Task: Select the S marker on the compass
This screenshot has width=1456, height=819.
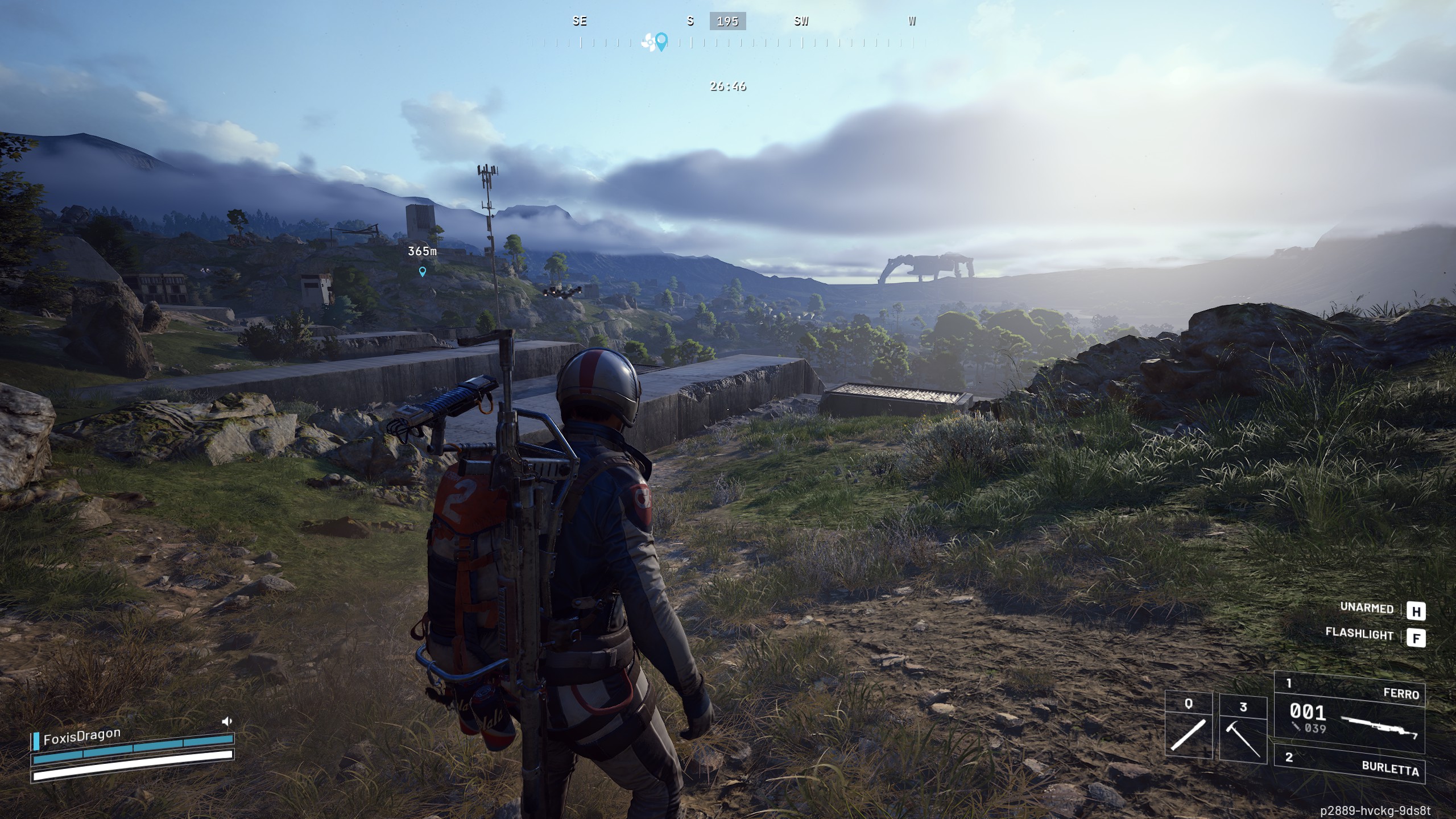Action: click(690, 22)
